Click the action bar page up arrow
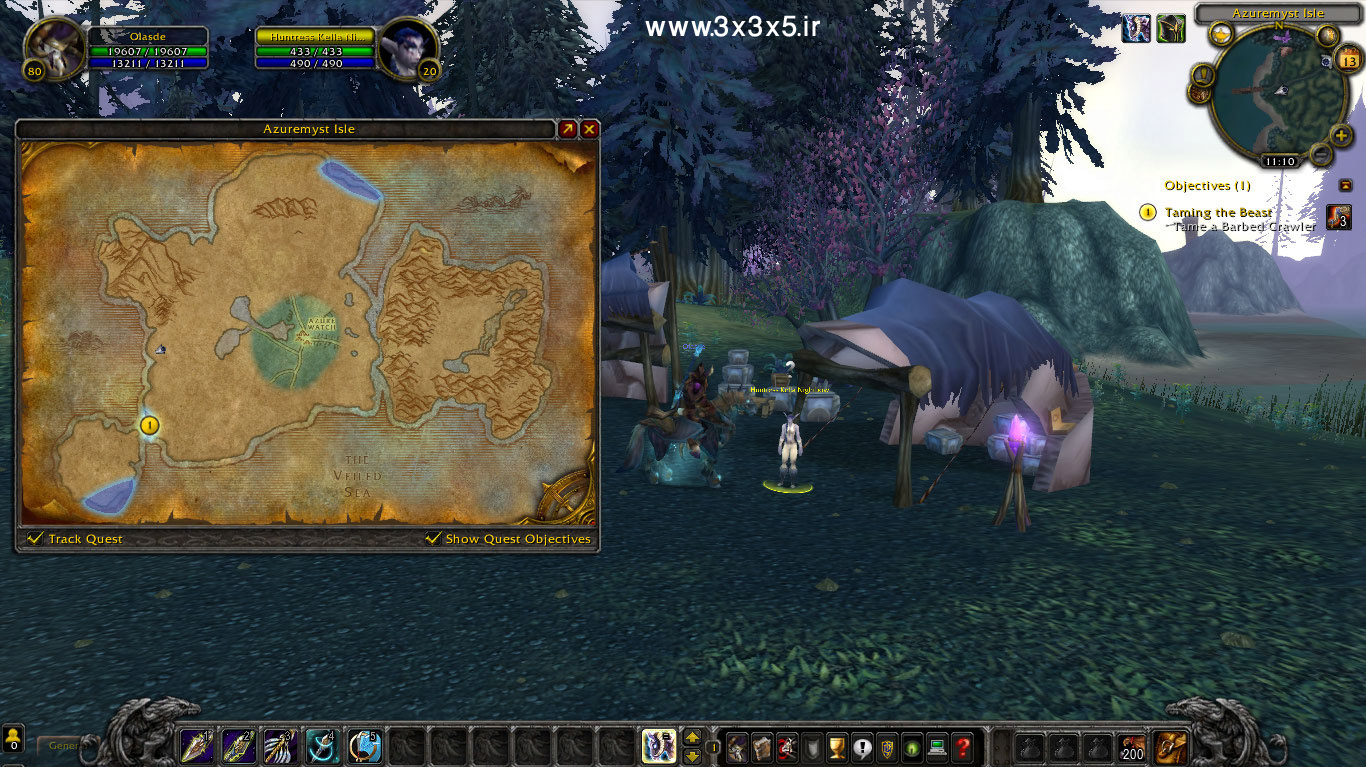The image size is (1366, 767). 692,738
